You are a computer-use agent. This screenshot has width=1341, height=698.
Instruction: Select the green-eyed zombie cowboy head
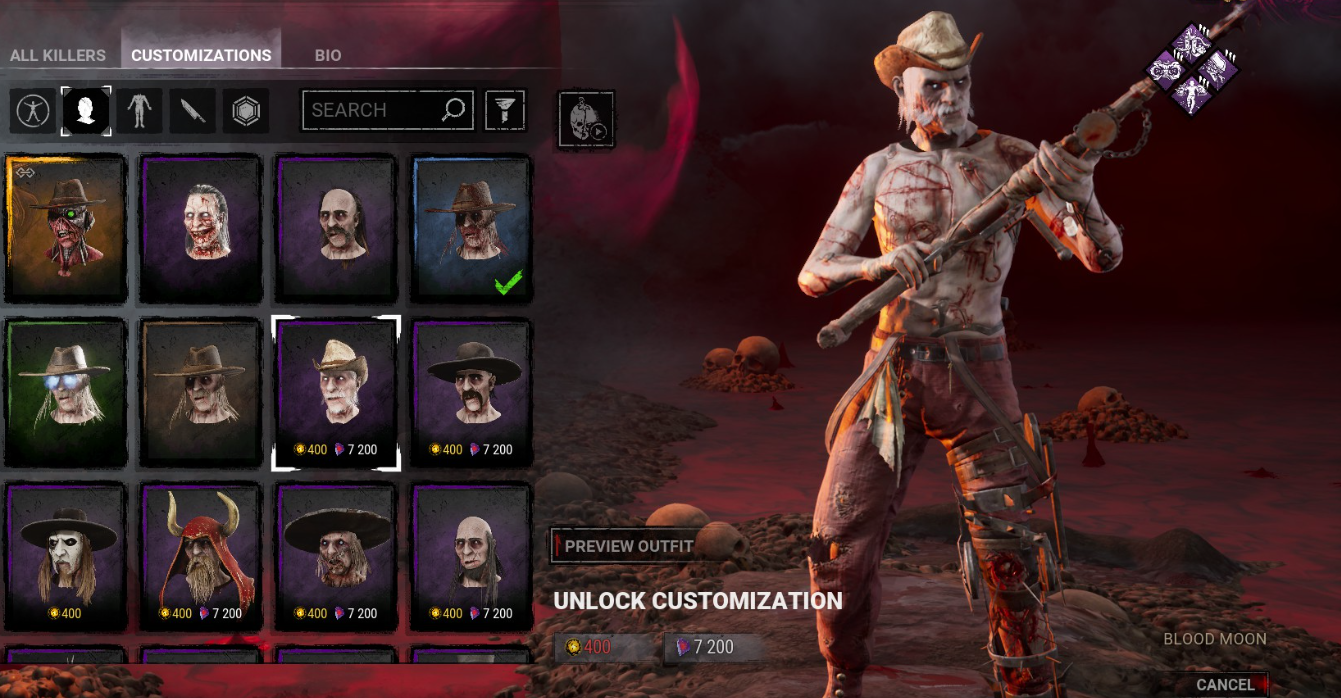(66, 229)
